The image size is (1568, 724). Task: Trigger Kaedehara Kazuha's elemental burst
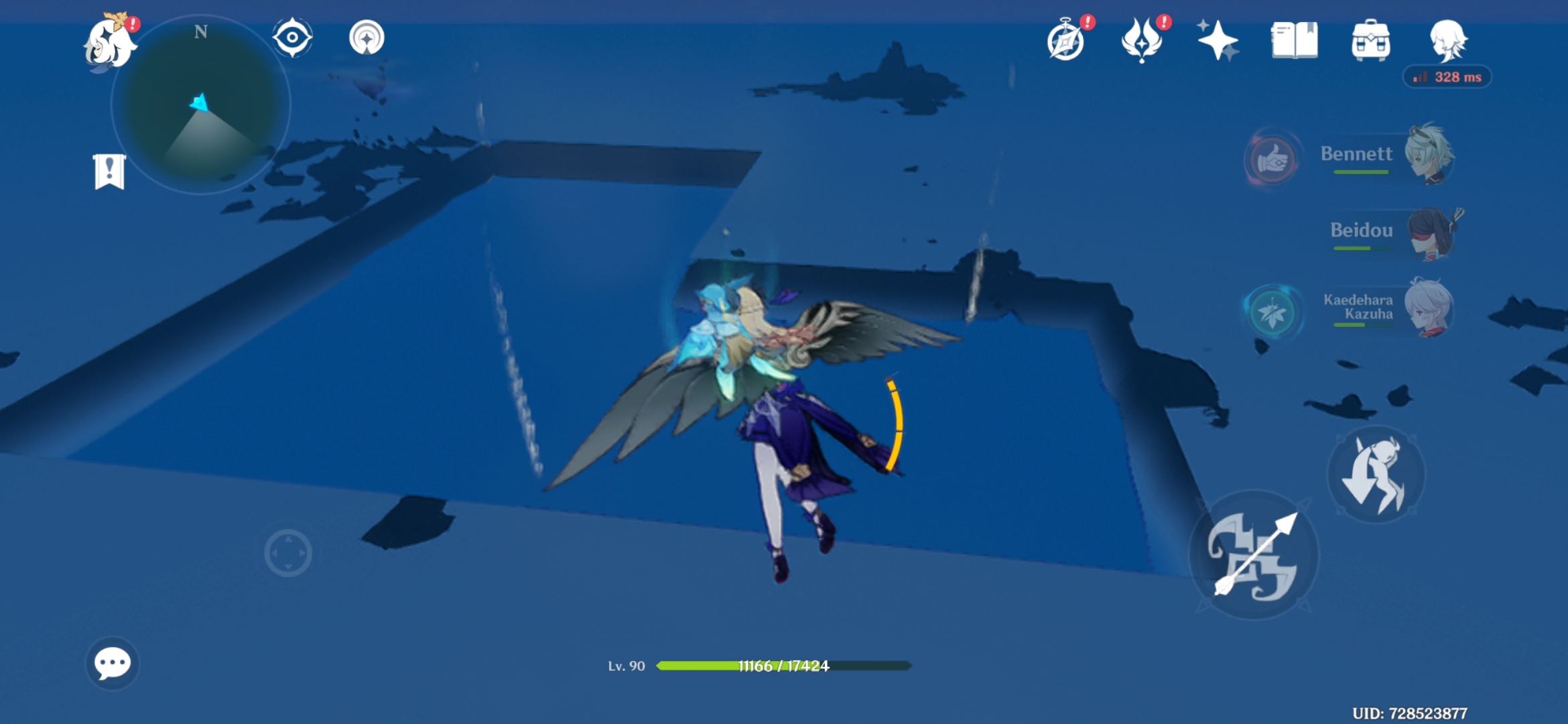pos(1271,310)
